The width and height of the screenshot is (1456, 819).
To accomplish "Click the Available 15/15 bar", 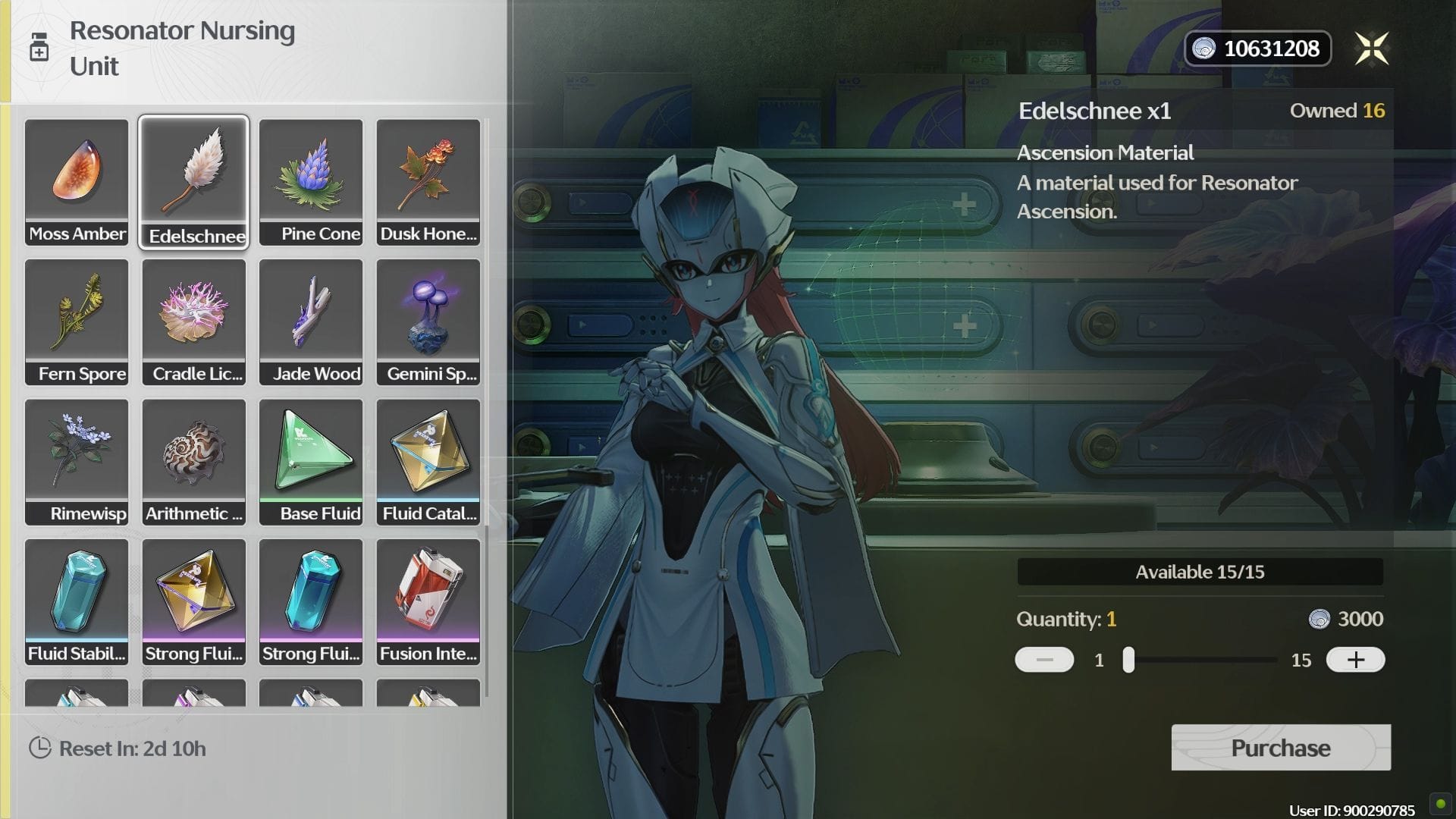I will [1200, 573].
